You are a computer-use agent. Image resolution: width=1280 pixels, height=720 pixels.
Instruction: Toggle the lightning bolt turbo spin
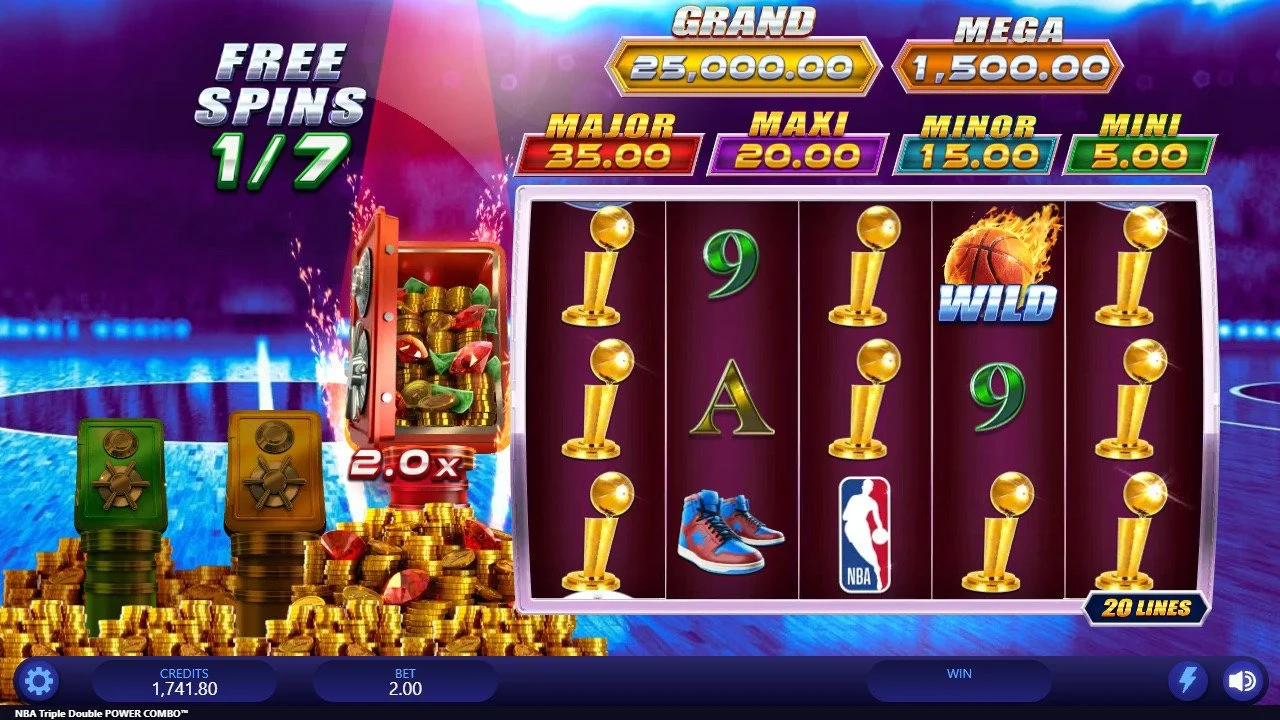pos(1188,682)
